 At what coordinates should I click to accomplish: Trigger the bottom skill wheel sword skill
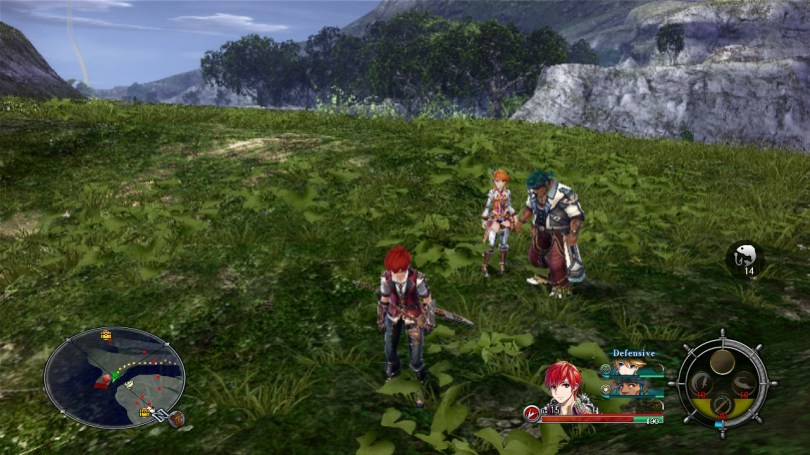722,405
